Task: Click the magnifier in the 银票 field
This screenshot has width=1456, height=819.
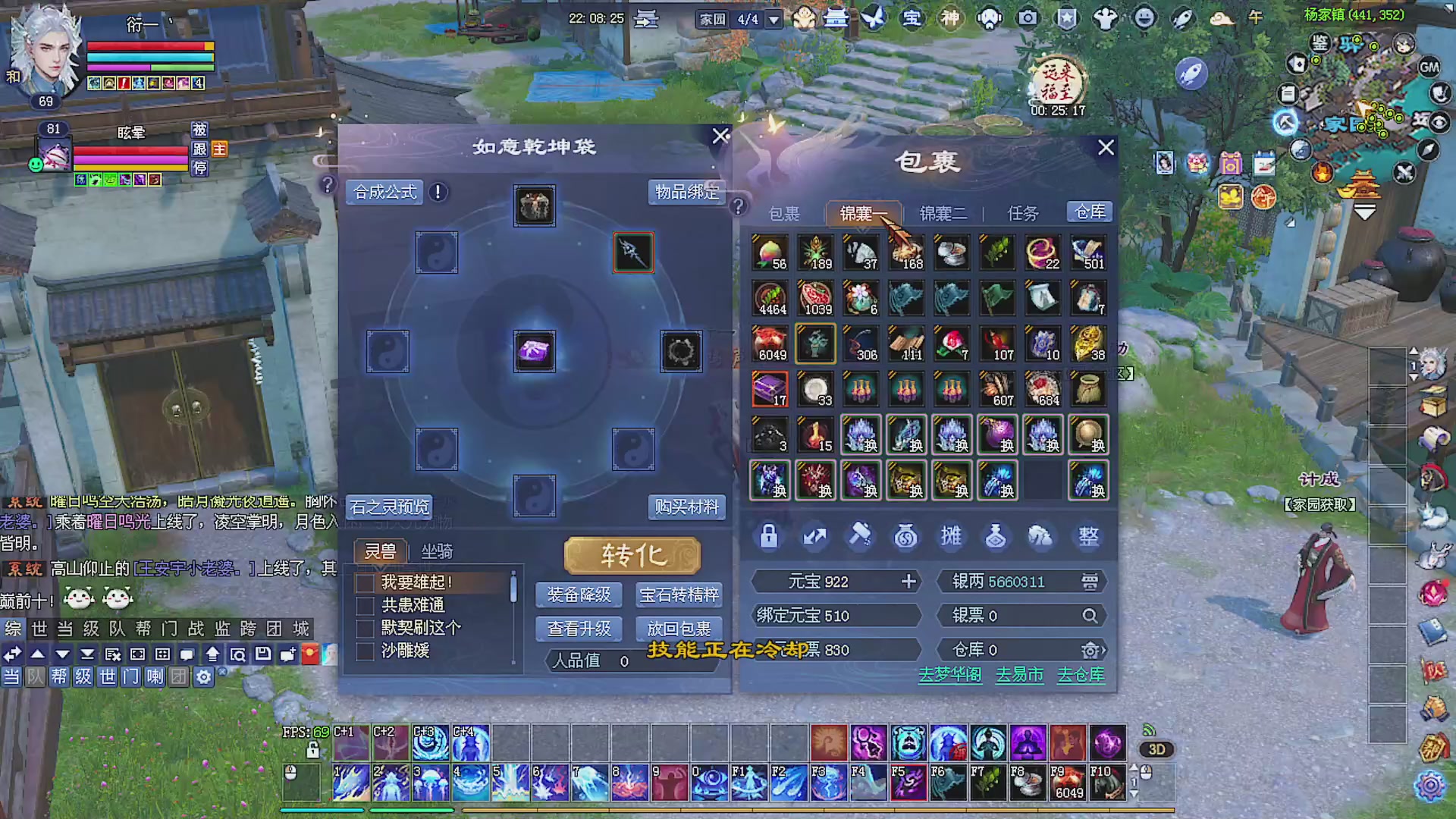Action: pos(1090,616)
